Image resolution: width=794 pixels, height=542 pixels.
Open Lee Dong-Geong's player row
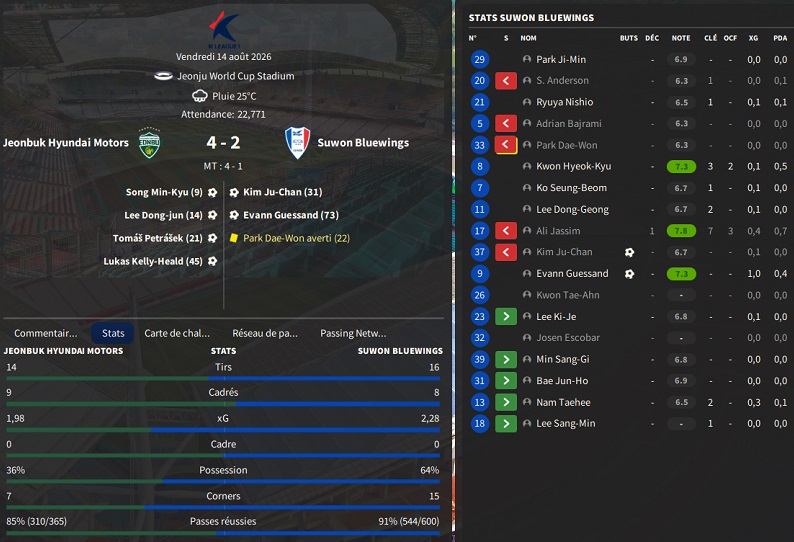point(572,209)
